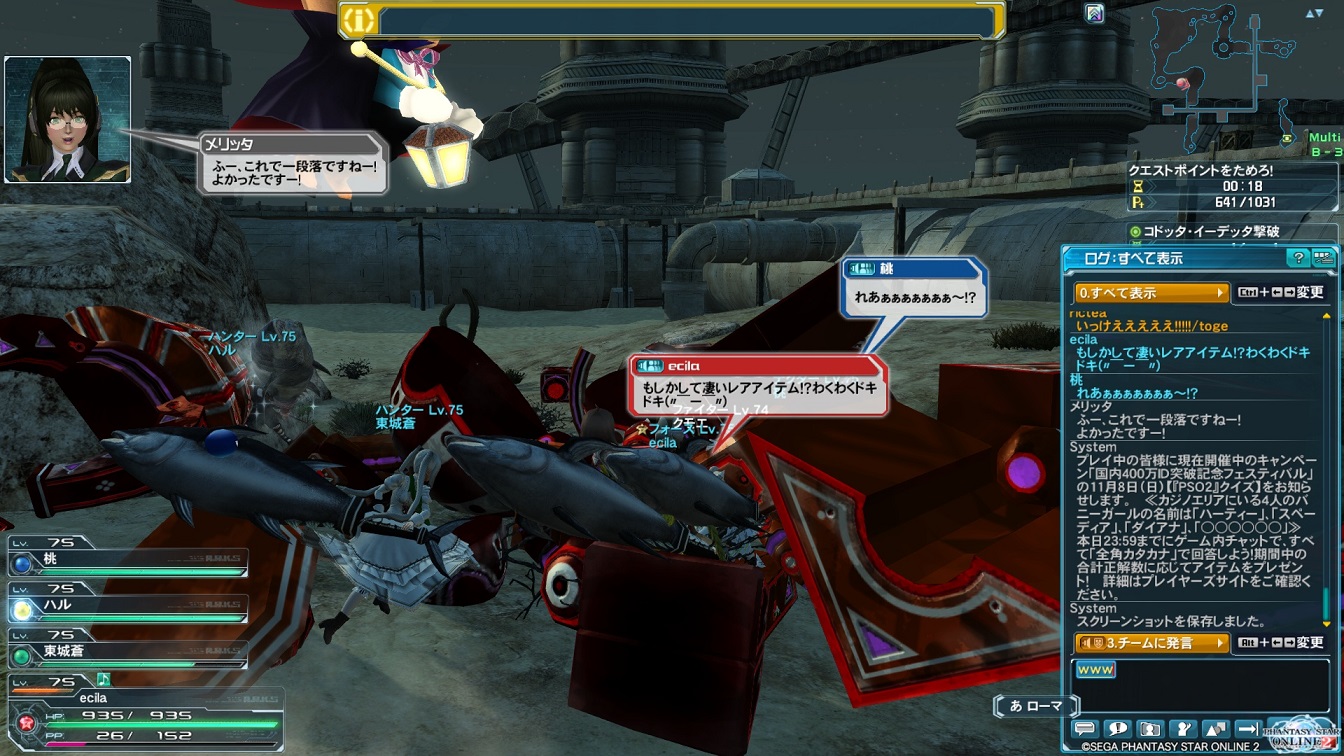The height and width of the screenshot is (756, 1344).
Task: Open the shapes symbol art icon
Action: pos(1217,729)
